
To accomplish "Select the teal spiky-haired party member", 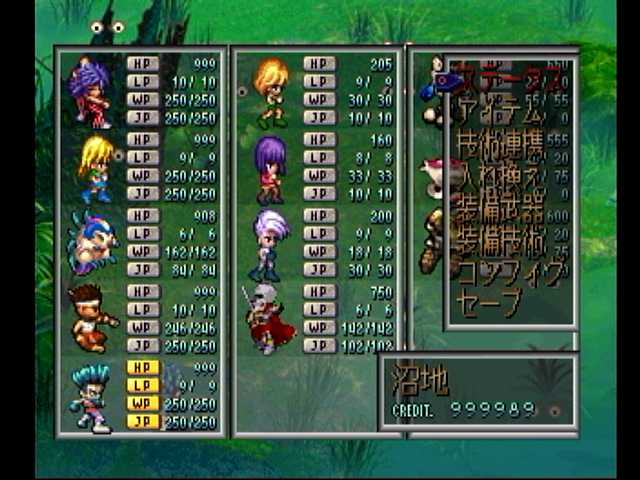I will 91,397.
